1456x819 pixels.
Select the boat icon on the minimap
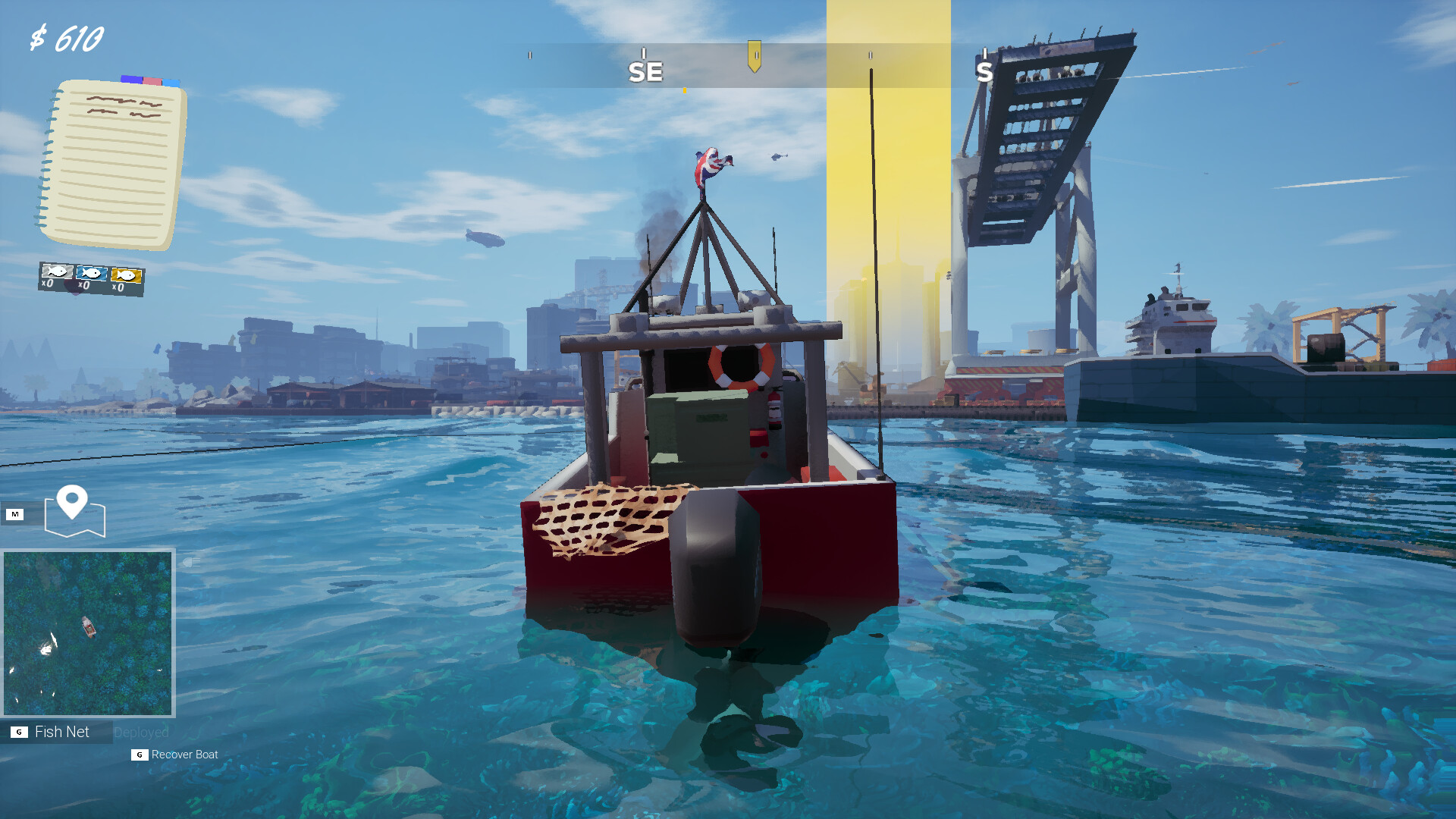pos(88,628)
